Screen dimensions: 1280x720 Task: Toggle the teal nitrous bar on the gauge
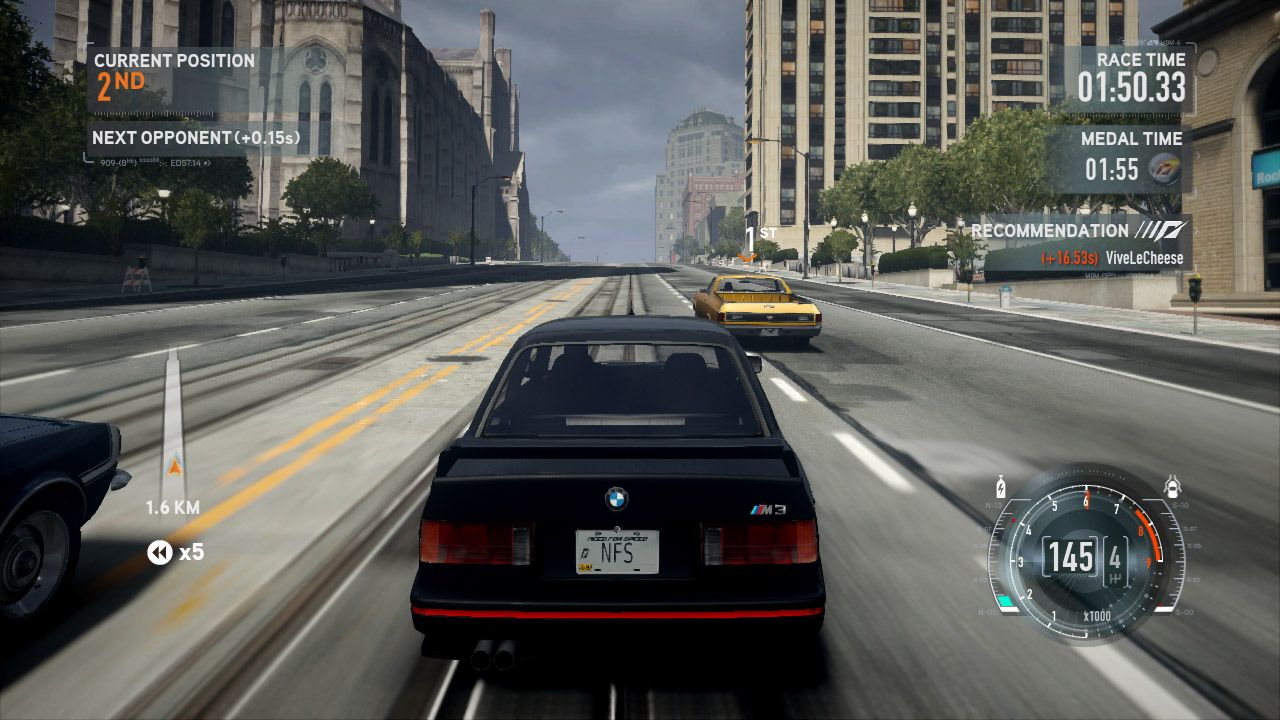pyautogui.click(x=1006, y=600)
